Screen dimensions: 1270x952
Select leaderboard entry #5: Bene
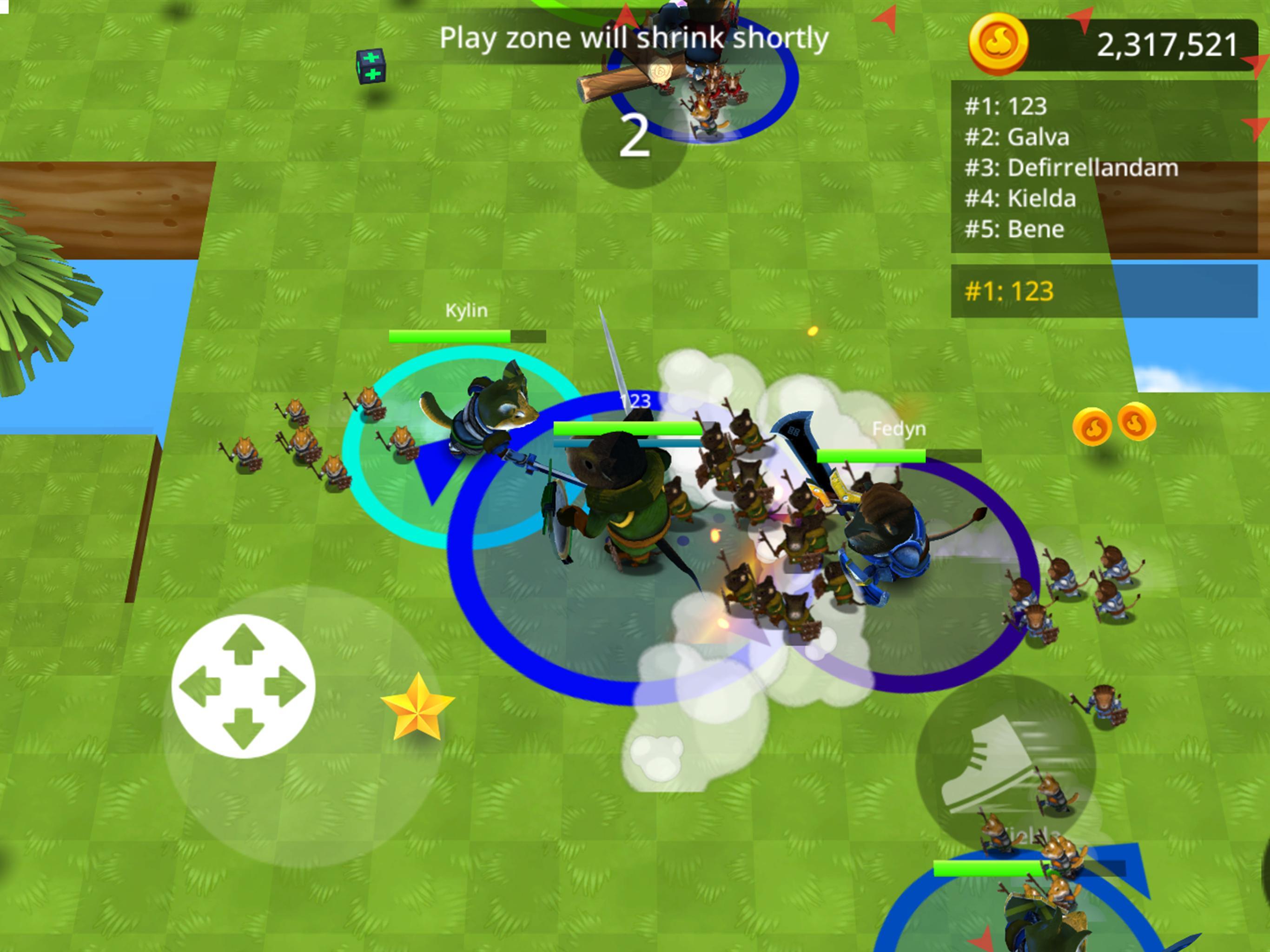click(x=1014, y=229)
